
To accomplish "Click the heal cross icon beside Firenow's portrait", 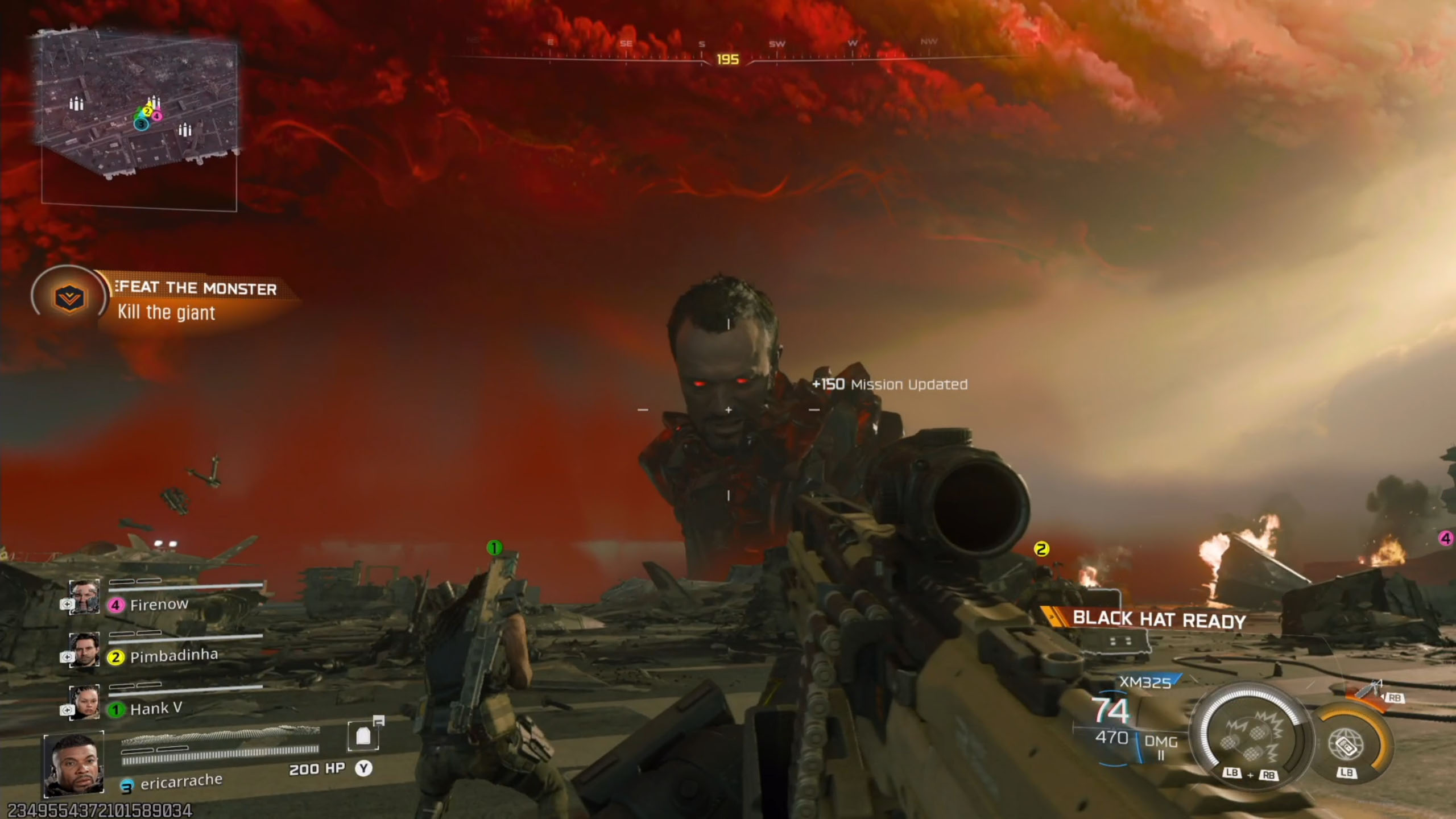I will 67,605.
